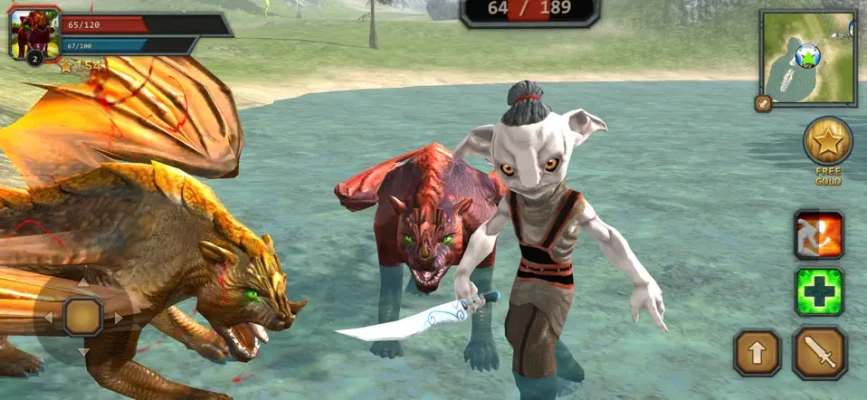Activate the orange dash attack skill

tap(819, 235)
